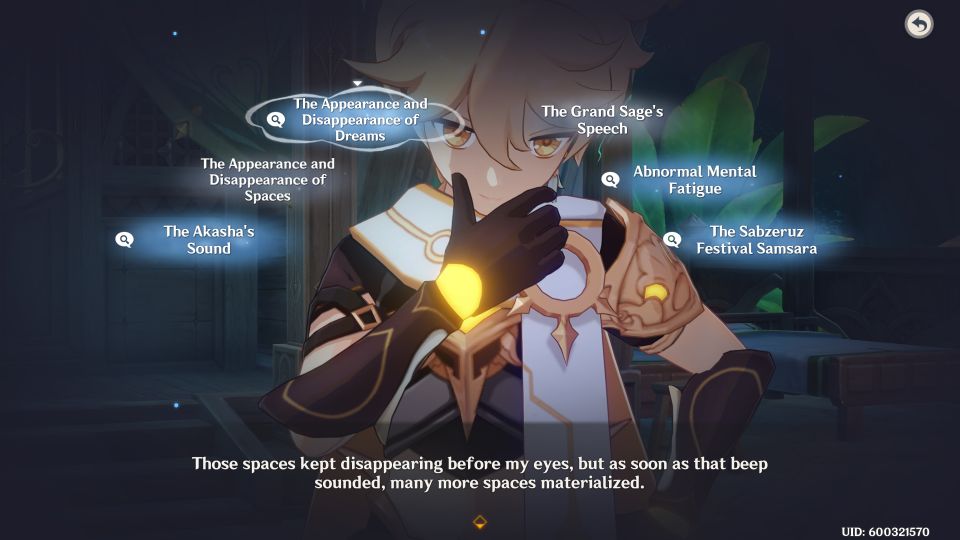Advance dialogue with the orange diamond indicator
The width and height of the screenshot is (960, 540).
click(x=480, y=522)
